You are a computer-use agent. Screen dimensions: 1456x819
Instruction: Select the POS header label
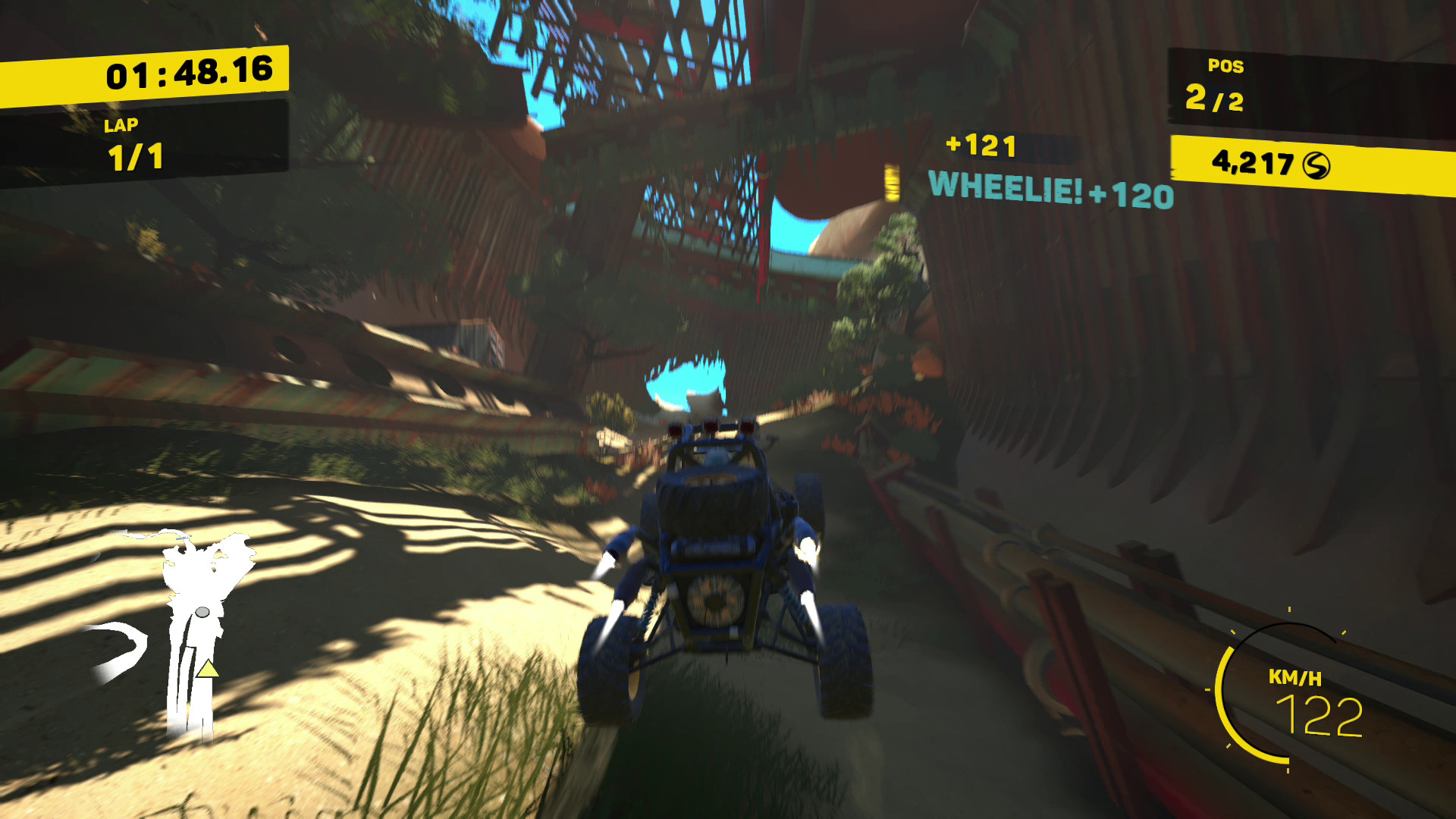(x=1225, y=67)
